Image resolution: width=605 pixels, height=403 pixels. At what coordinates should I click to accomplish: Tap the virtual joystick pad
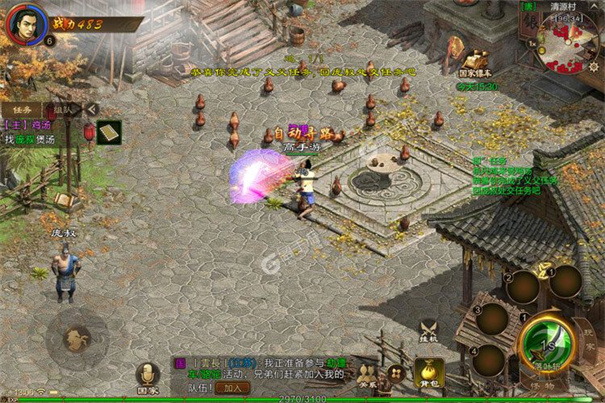[x=75, y=337]
